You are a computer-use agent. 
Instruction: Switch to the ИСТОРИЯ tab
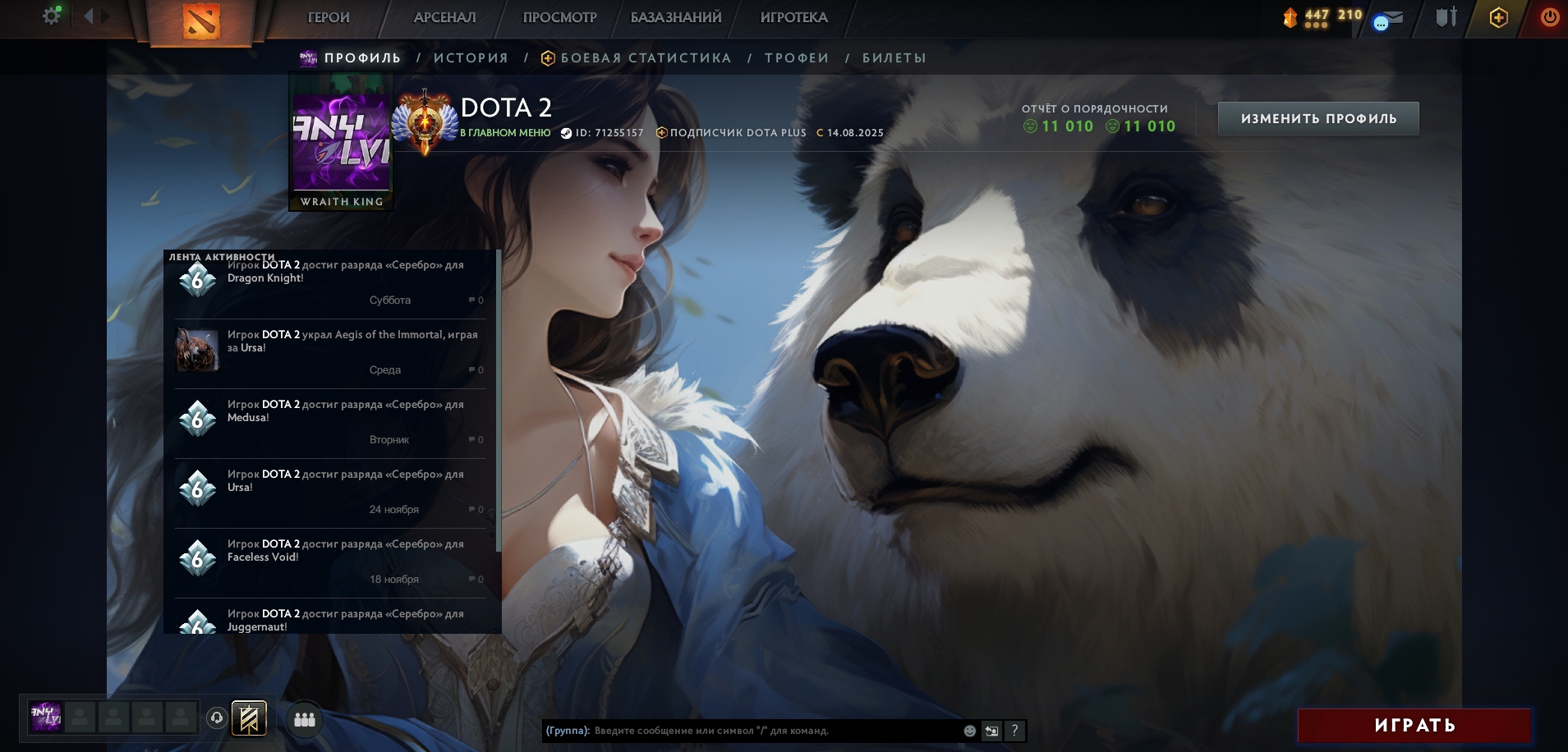click(x=471, y=58)
